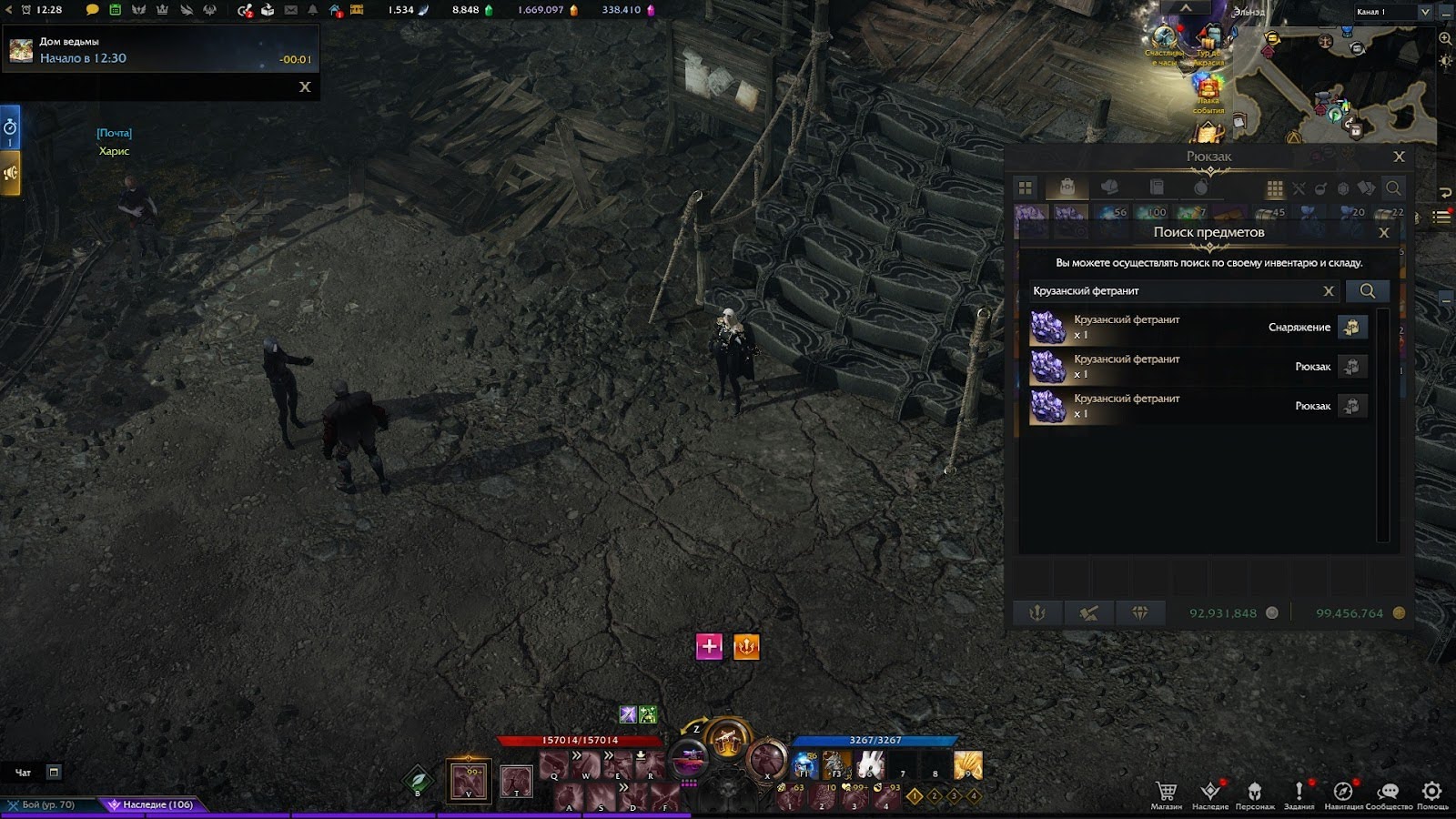Select the orange icon beside the plus

[746, 647]
